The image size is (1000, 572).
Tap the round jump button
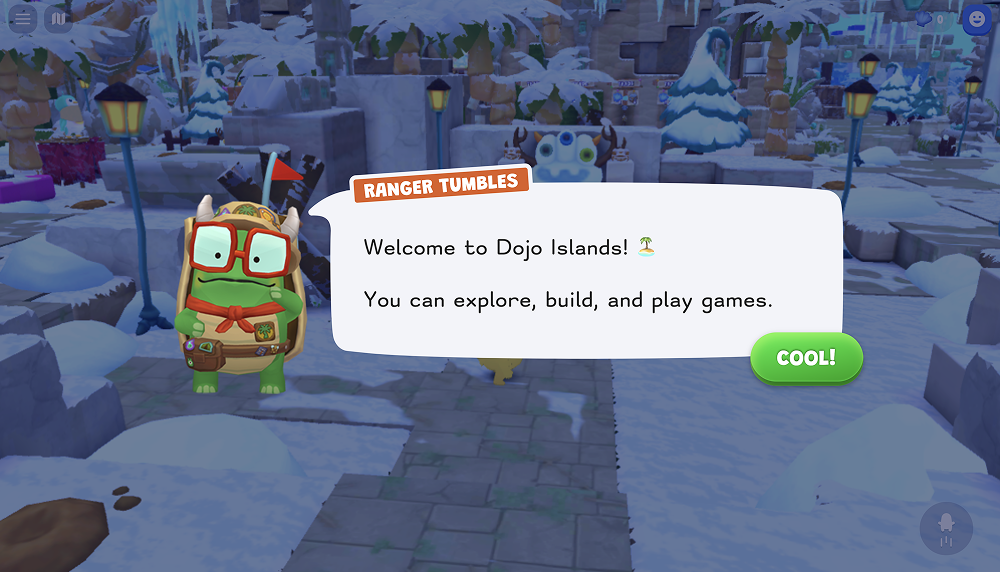(945, 527)
